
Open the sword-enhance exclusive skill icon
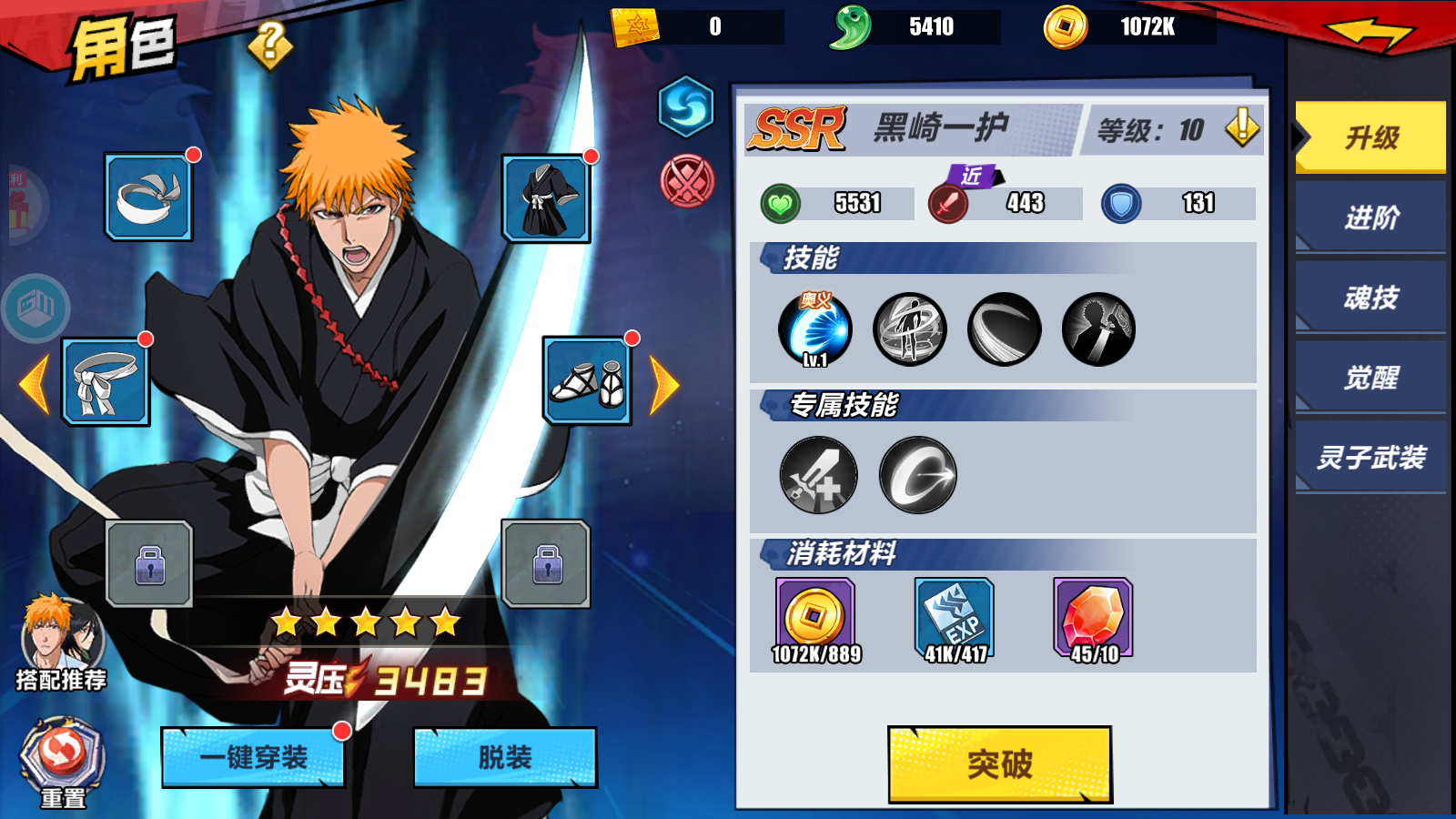pyautogui.click(x=817, y=475)
